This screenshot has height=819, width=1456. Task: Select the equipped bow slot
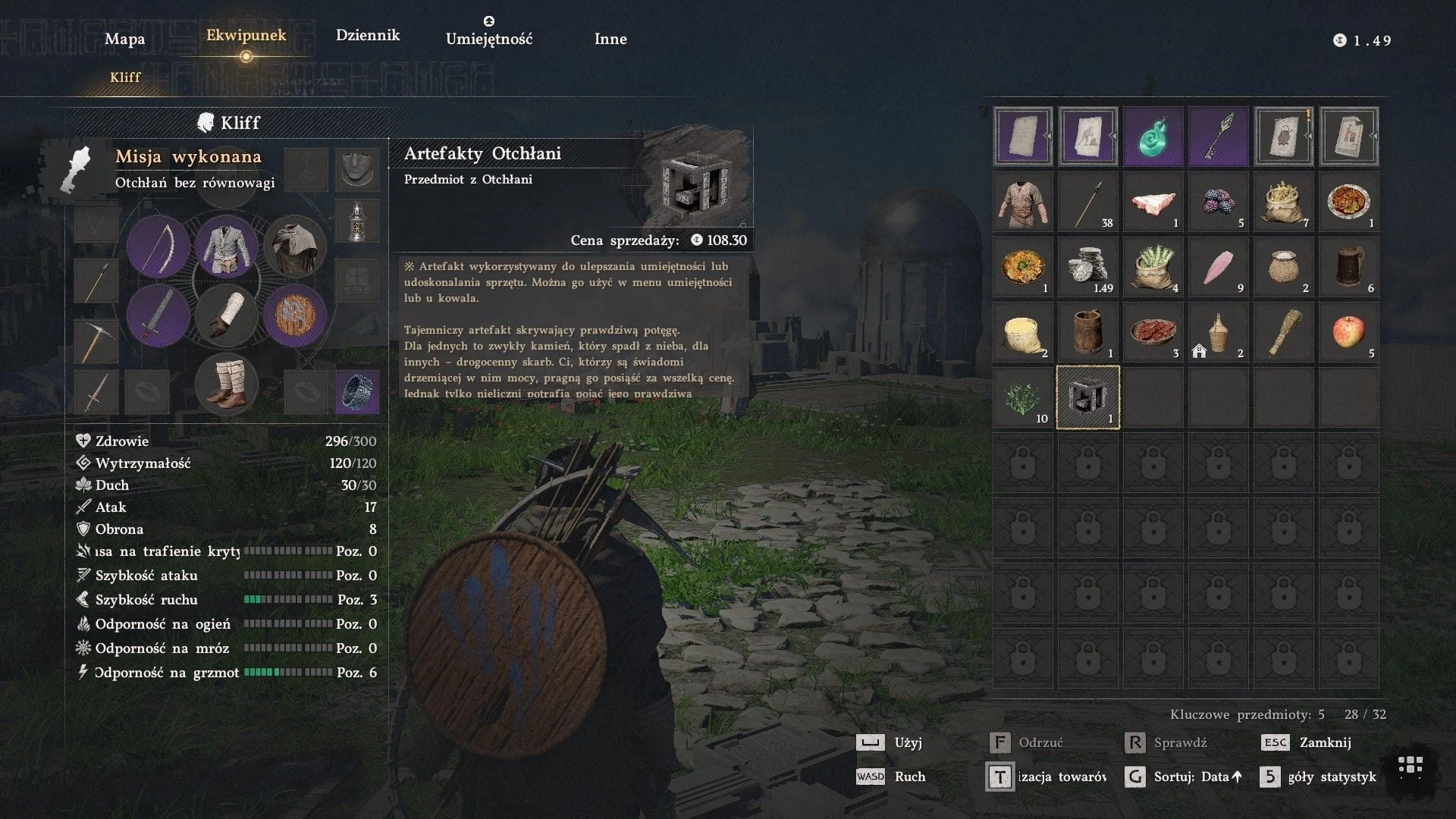pos(158,246)
